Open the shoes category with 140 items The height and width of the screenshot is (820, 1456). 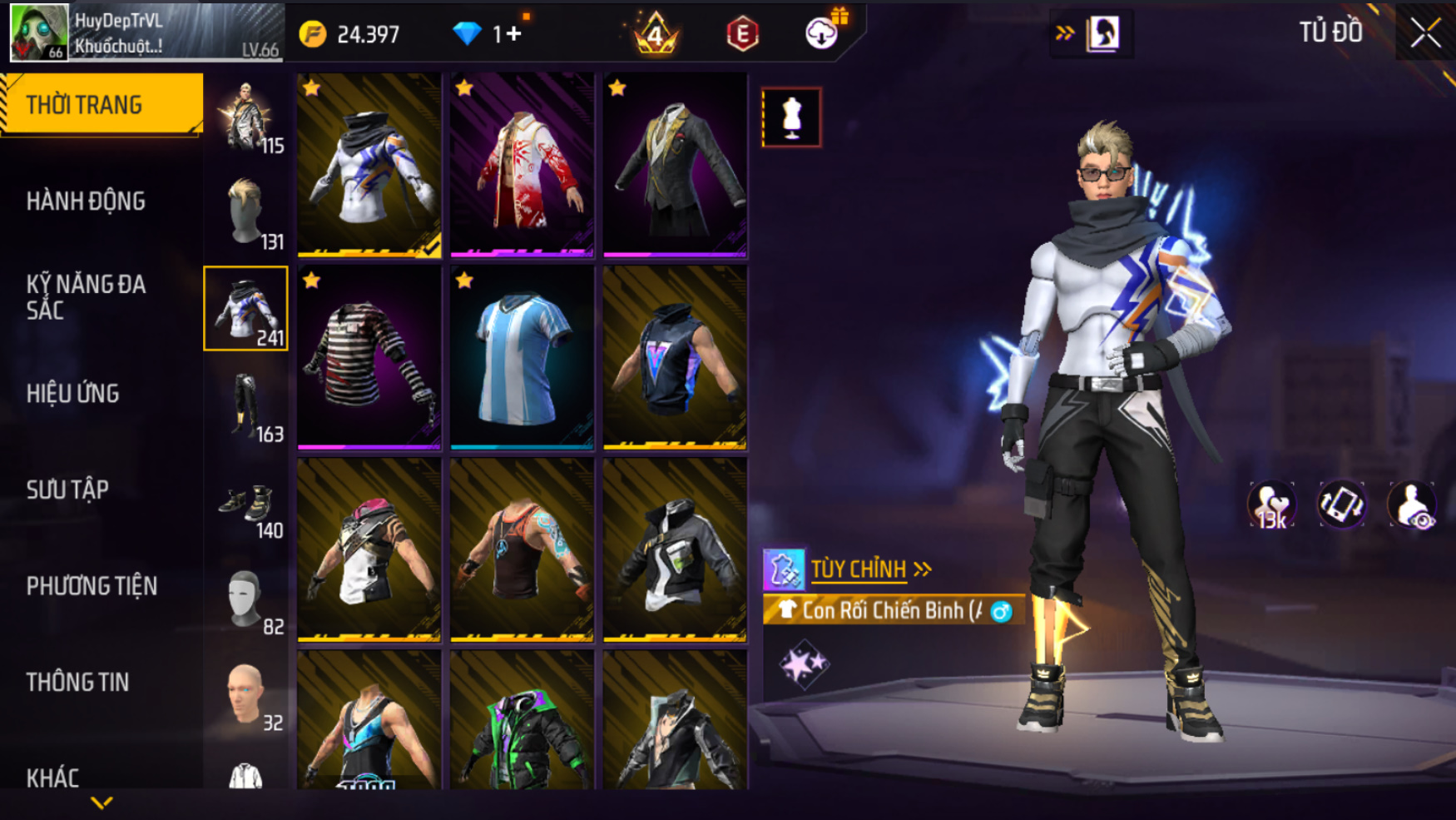pyautogui.click(x=247, y=503)
